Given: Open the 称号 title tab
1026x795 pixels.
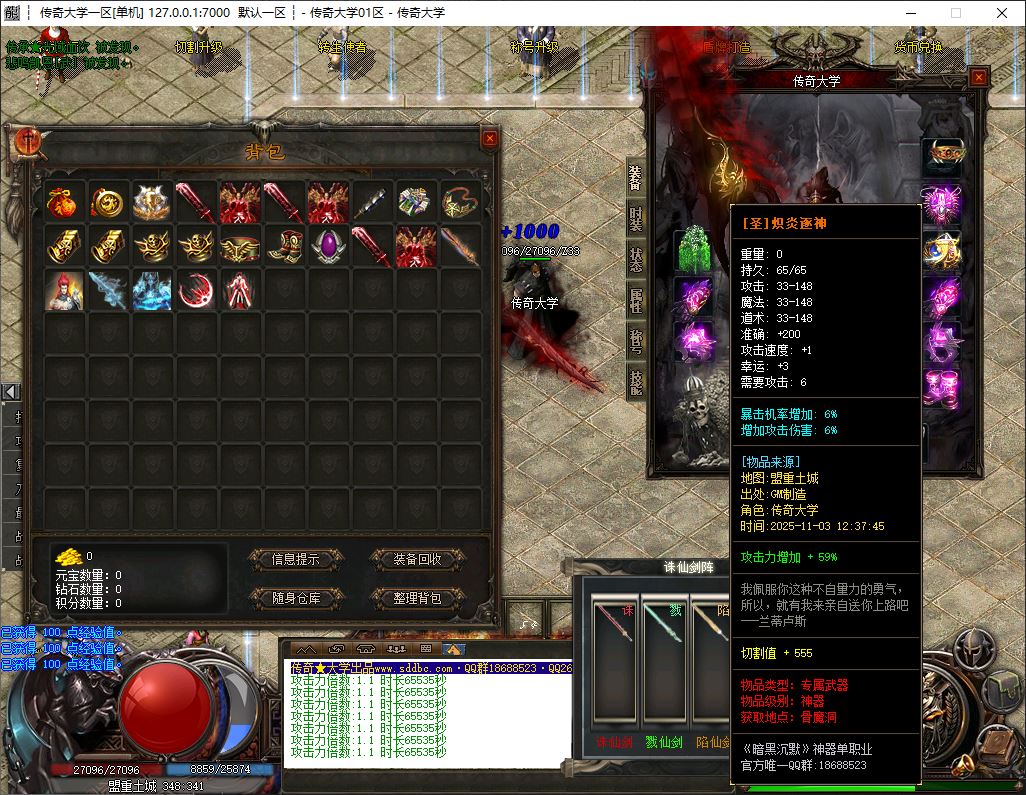Looking at the screenshot, I should tap(636, 341).
